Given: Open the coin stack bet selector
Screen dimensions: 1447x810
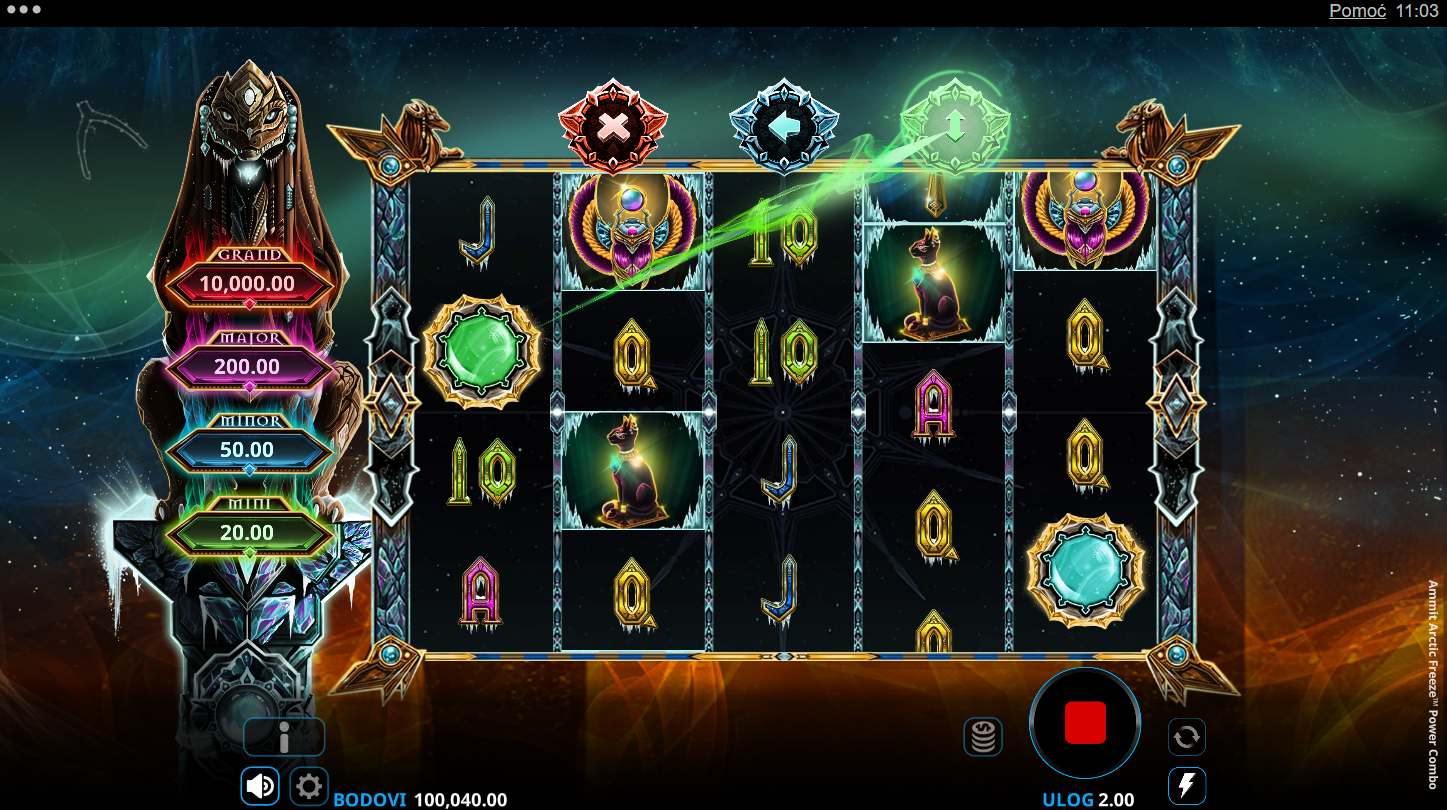Looking at the screenshot, I should [983, 737].
